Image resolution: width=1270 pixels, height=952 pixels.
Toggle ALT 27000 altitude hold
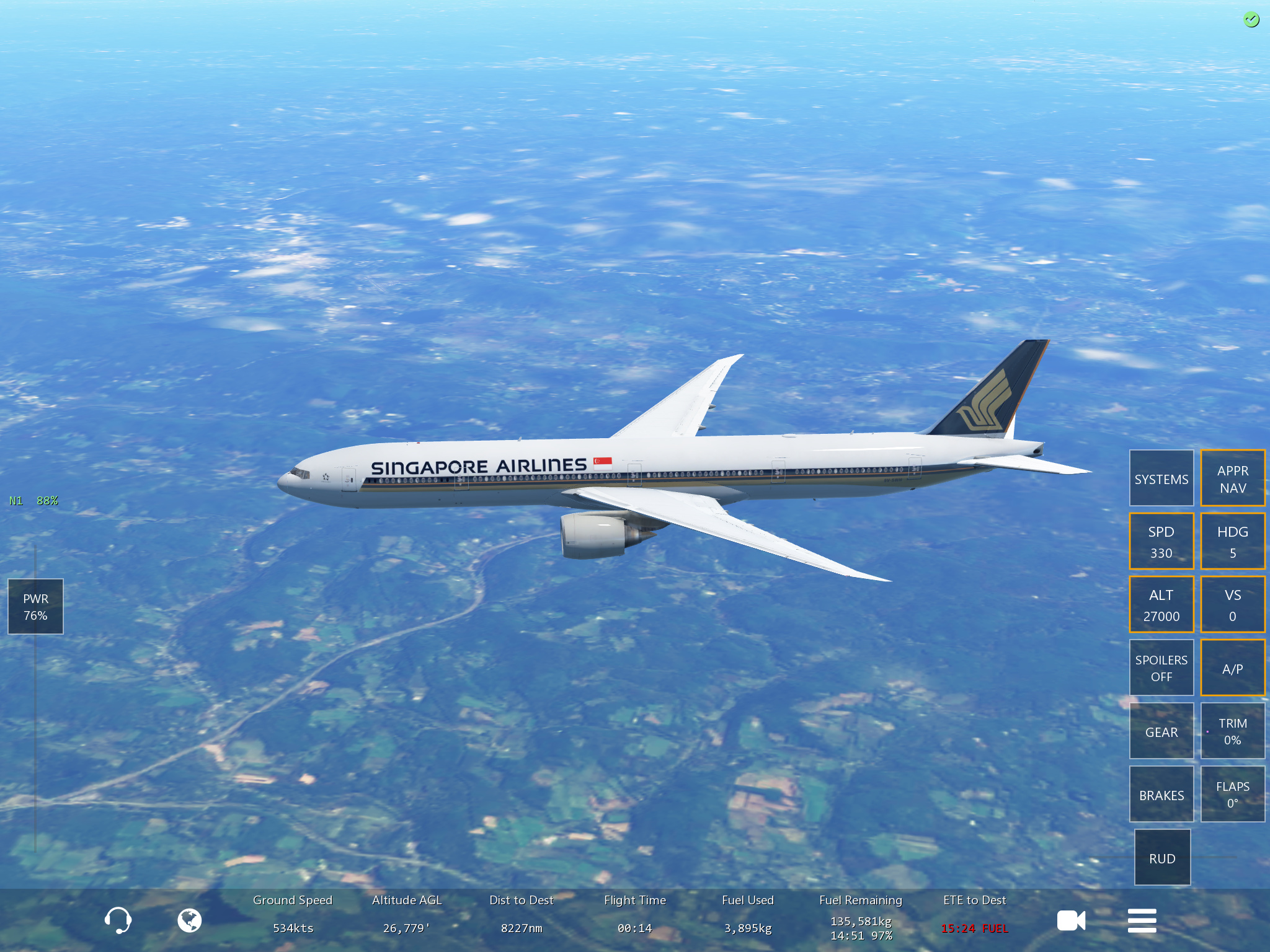pos(1161,605)
